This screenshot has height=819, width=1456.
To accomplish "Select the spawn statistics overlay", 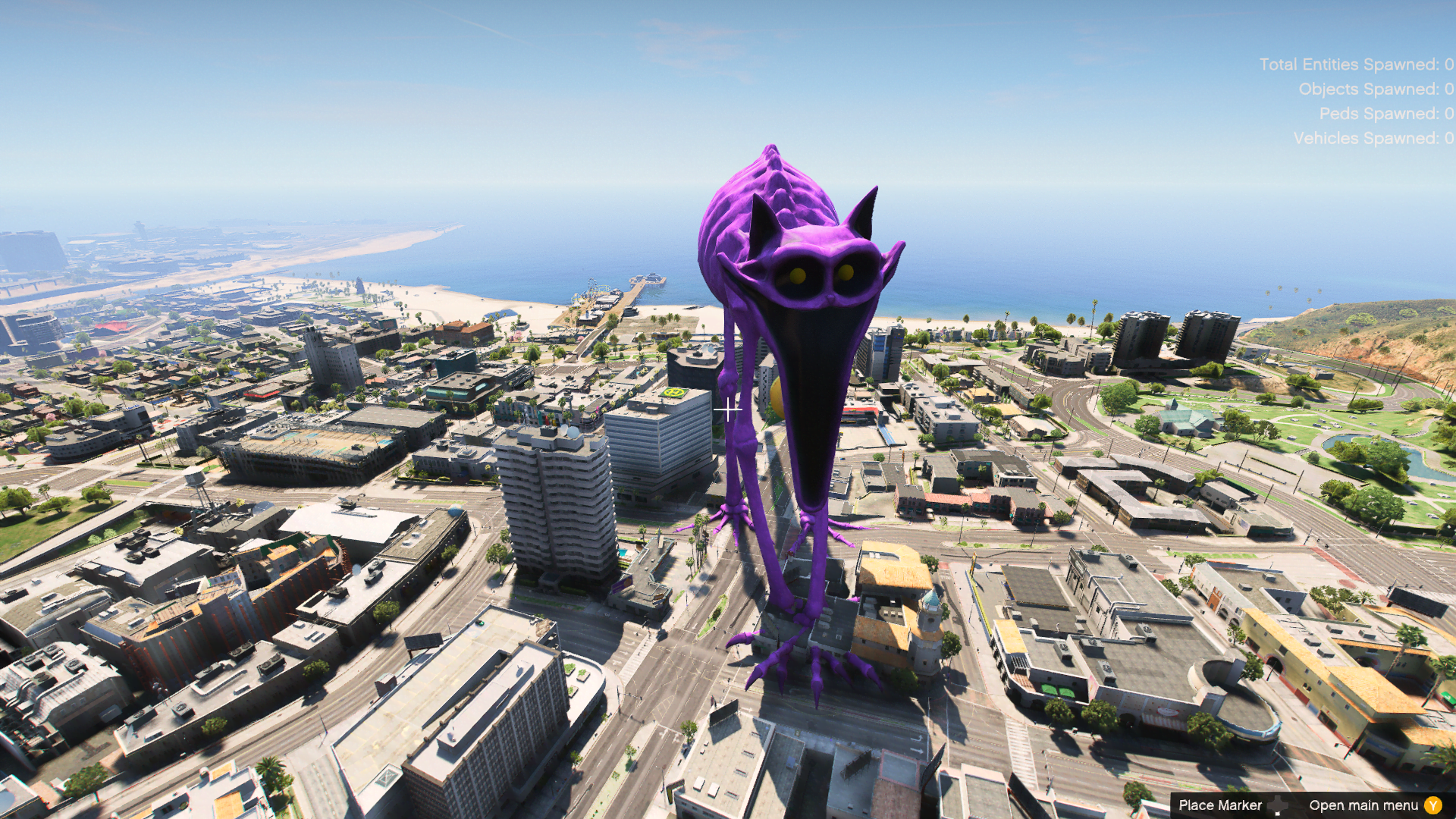I will (x=1357, y=101).
